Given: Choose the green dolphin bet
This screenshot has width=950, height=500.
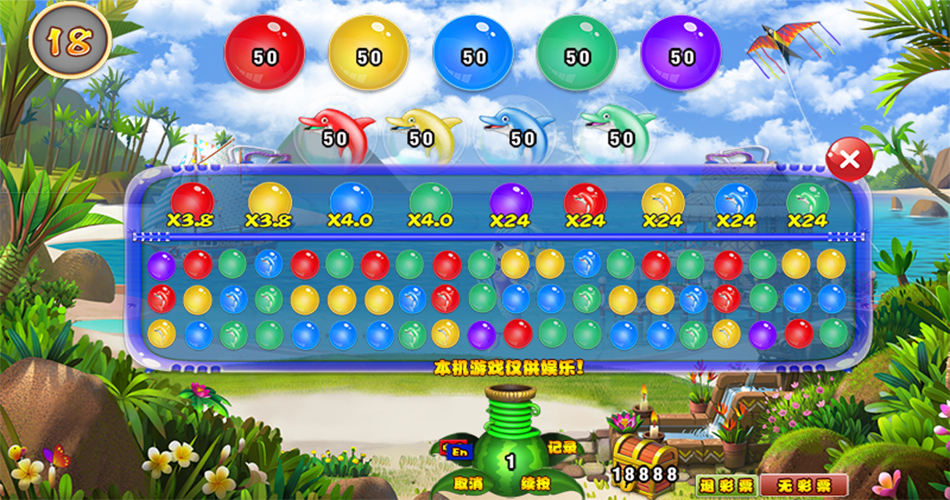Looking at the screenshot, I should (x=616, y=131).
